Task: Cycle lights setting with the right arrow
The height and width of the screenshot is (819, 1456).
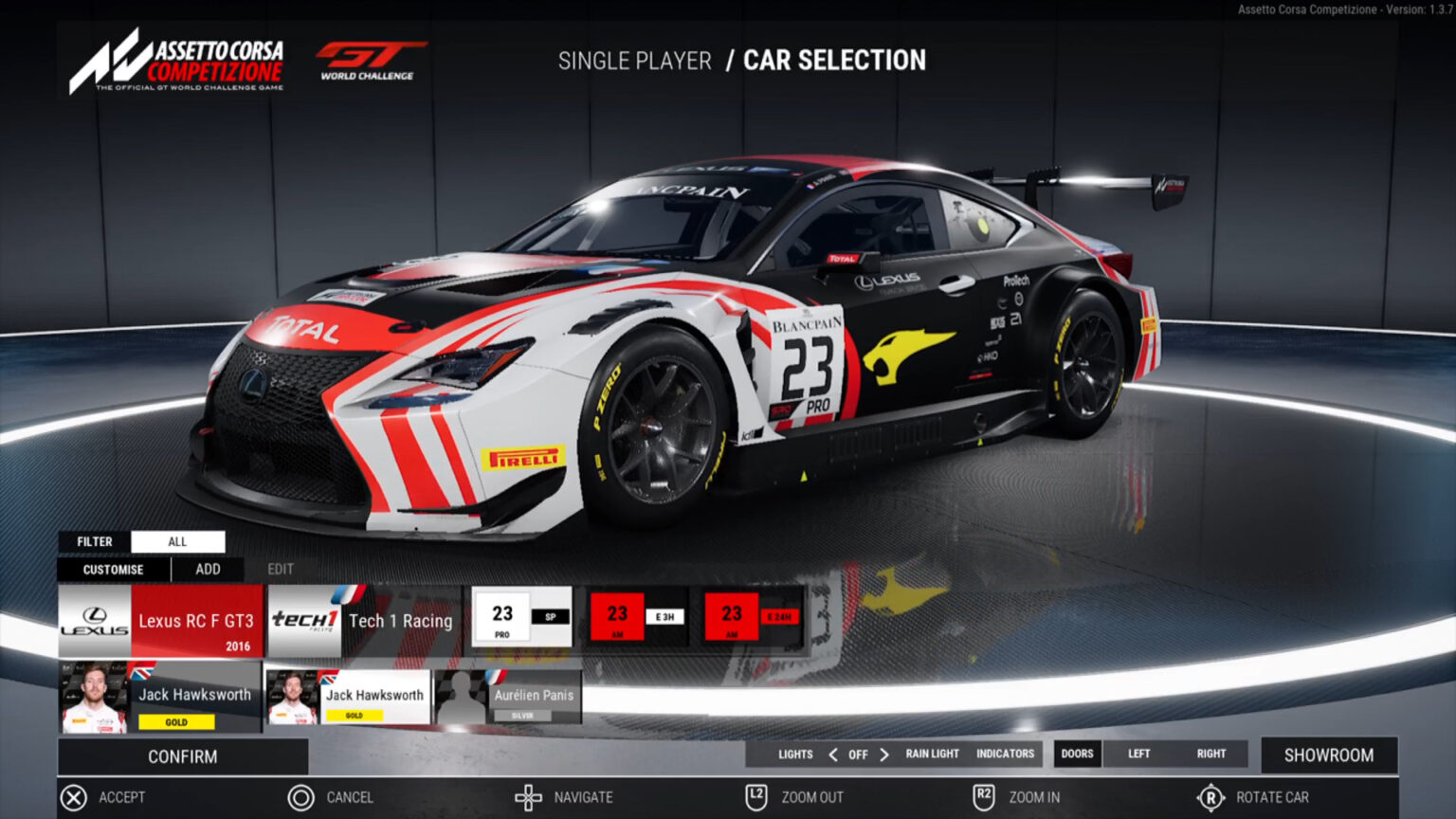Action: (884, 755)
